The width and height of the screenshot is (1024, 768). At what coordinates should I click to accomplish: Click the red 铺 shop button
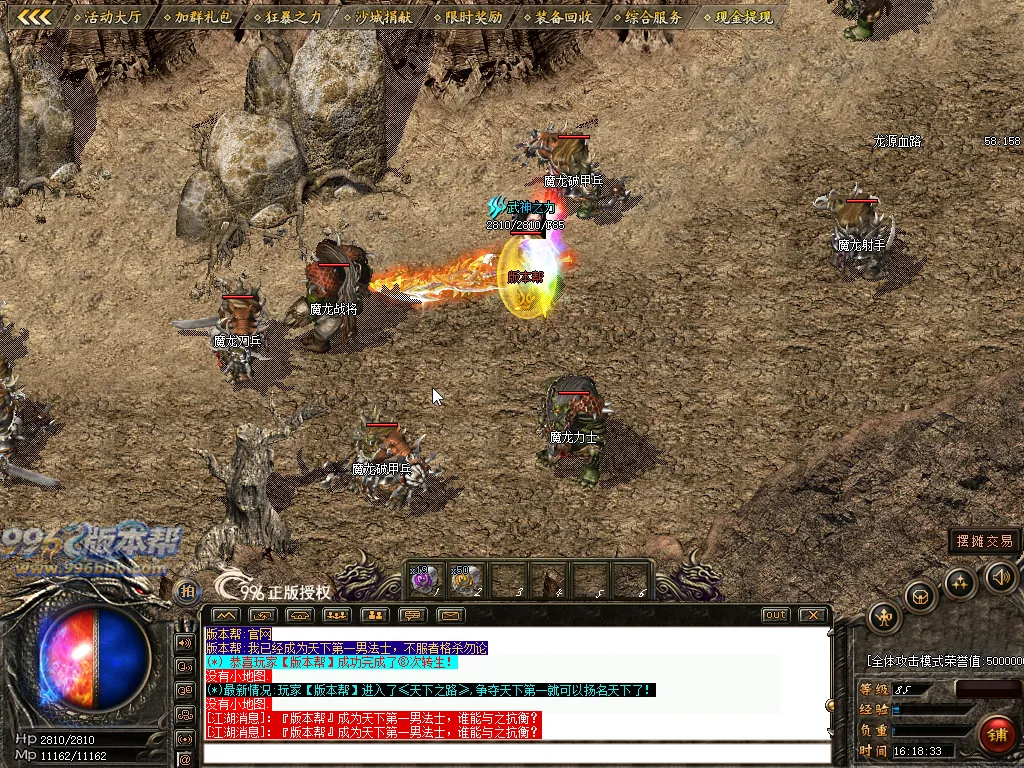pos(996,735)
